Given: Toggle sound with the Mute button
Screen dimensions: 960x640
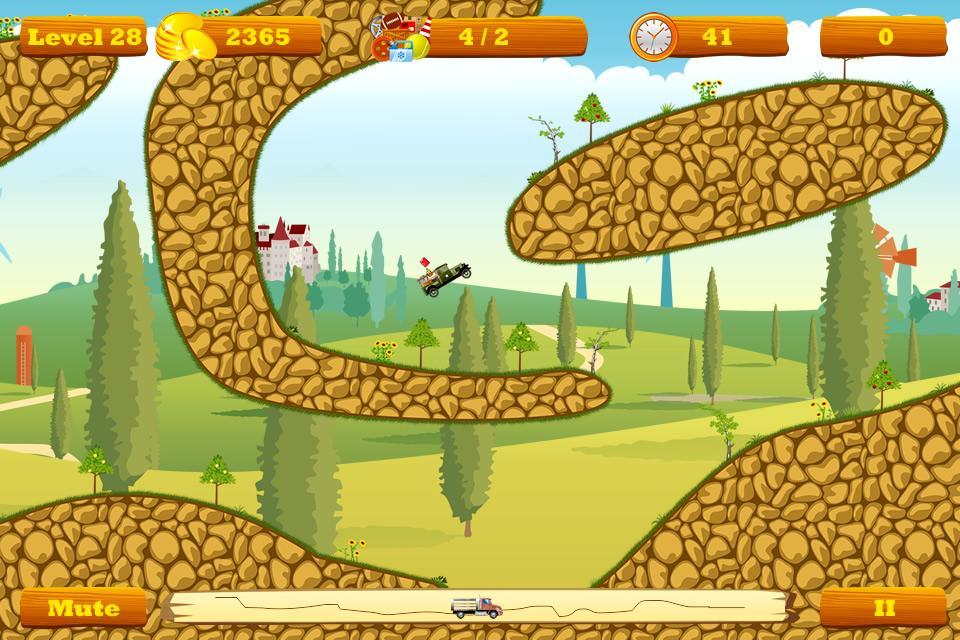Looking at the screenshot, I should (x=84, y=608).
